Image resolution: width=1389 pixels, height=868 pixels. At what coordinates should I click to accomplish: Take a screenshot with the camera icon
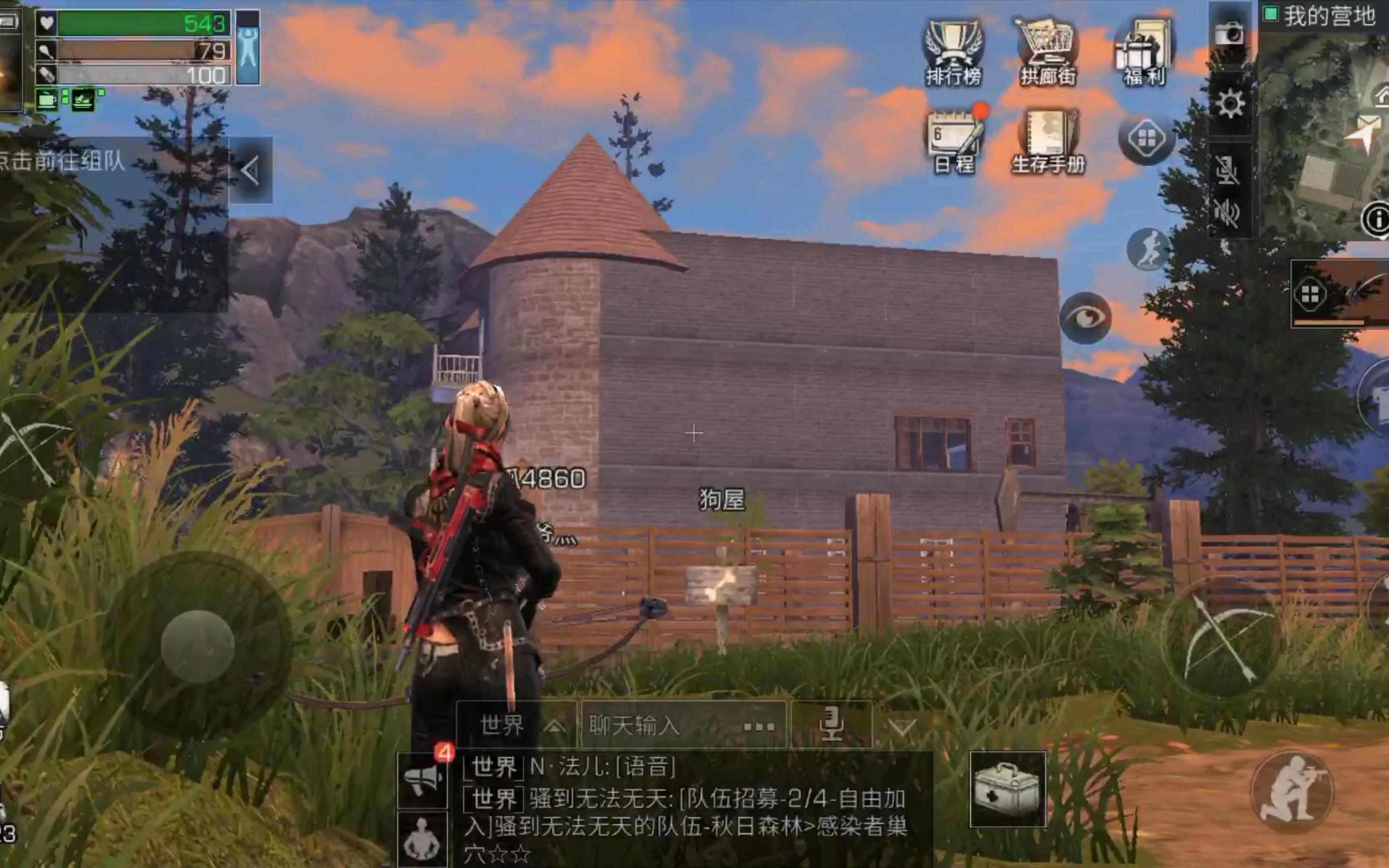(1229, 34)
